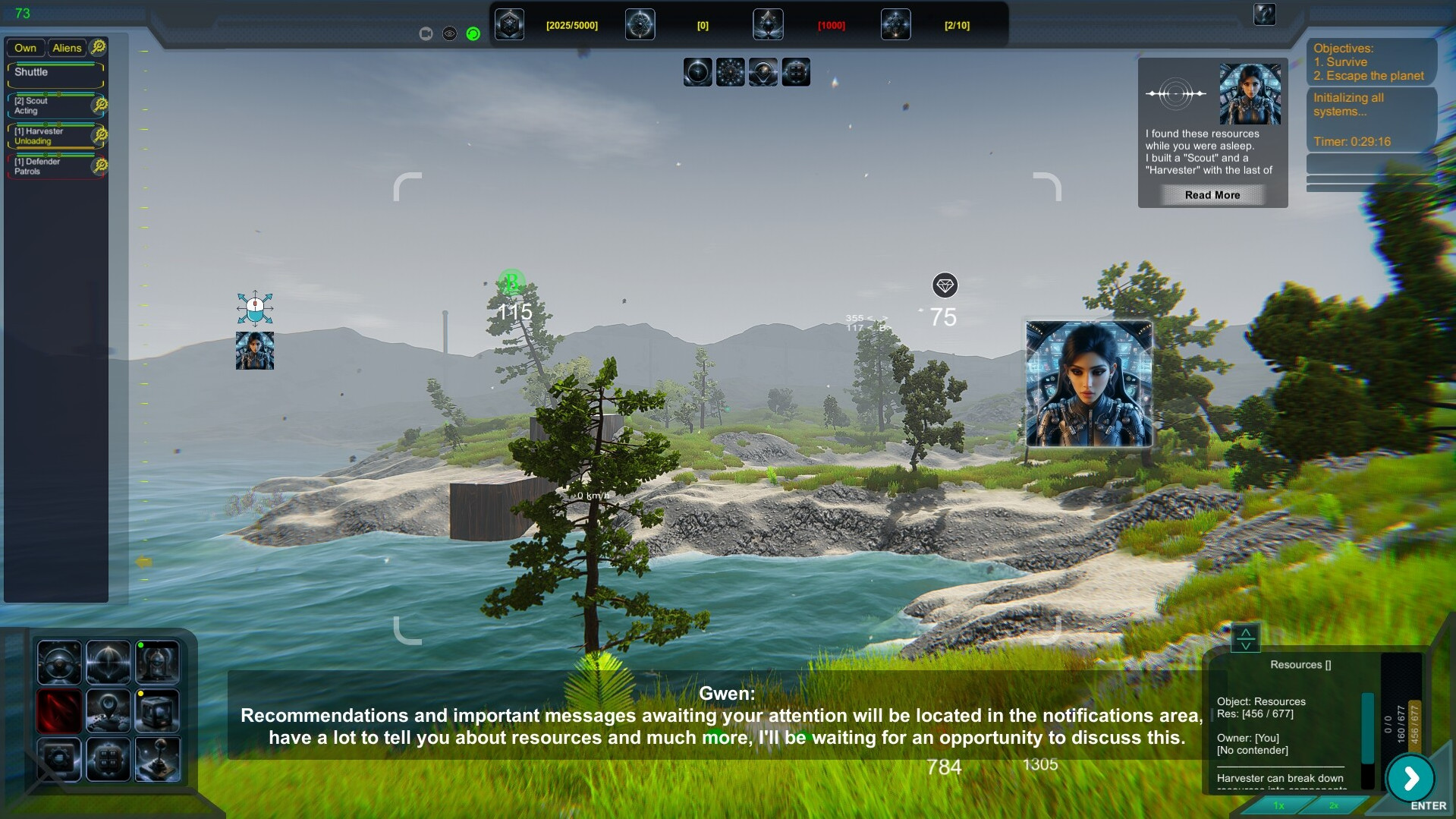Set game speed to 1x
Viewport: 1456px width, 819px height.
tap(1278, 805)
